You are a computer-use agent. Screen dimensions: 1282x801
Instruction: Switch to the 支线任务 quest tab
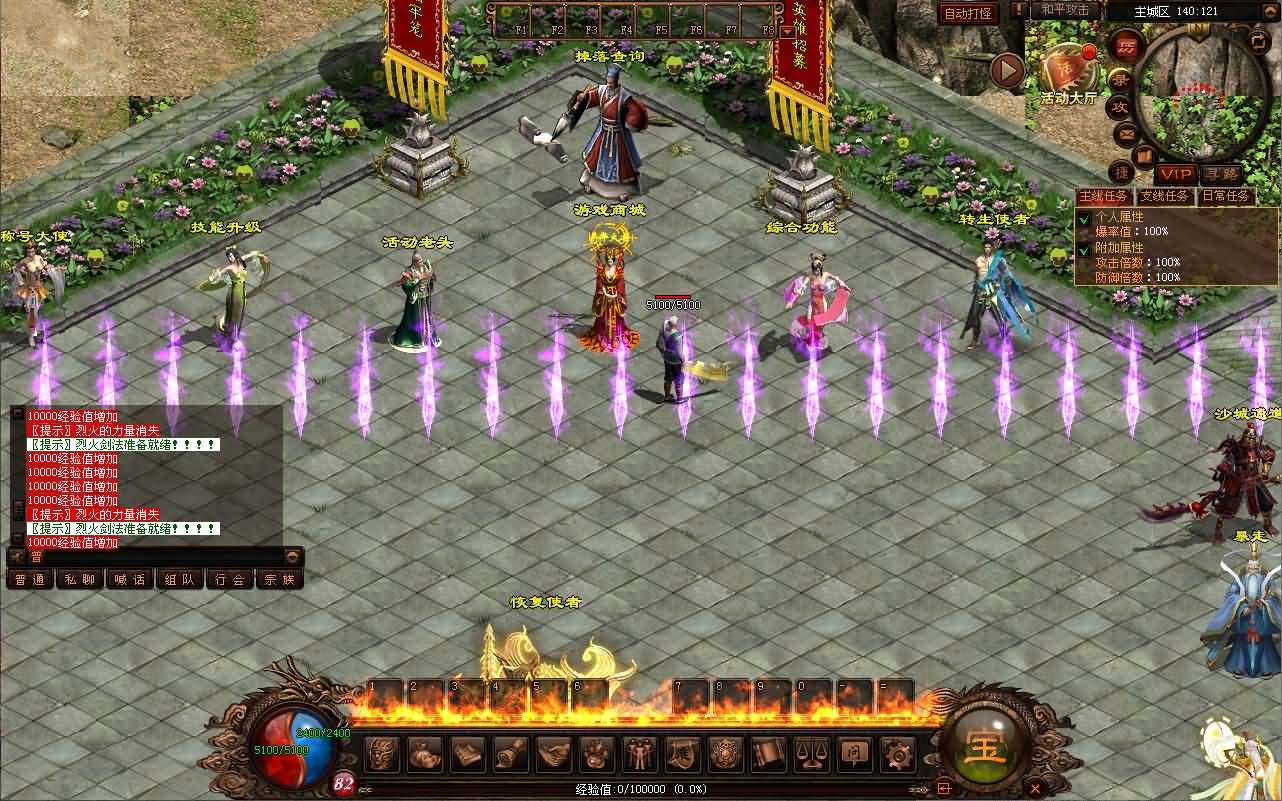pos(1163,196)
